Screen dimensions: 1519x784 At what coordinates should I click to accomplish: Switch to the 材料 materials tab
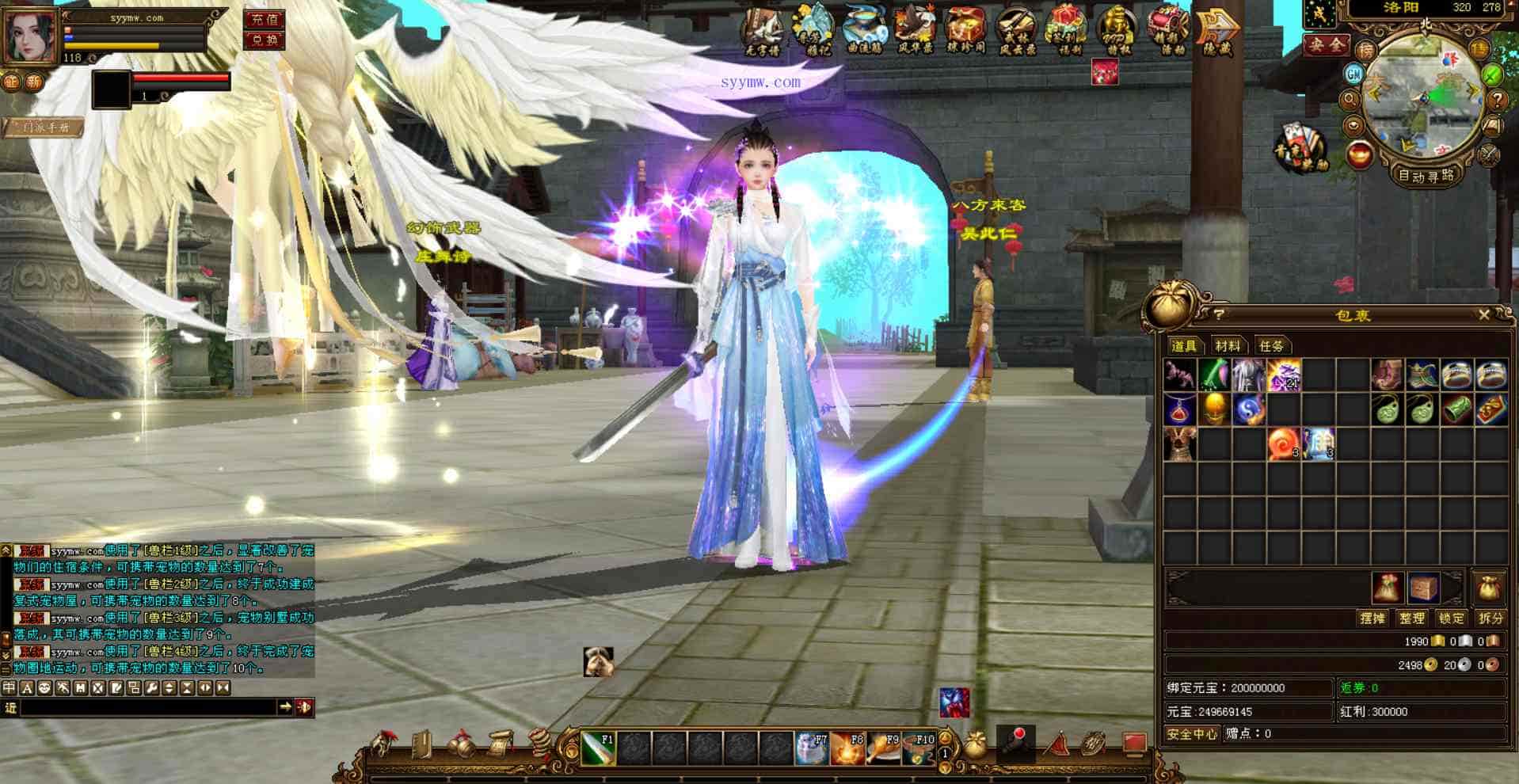[x=1228, y=346]
